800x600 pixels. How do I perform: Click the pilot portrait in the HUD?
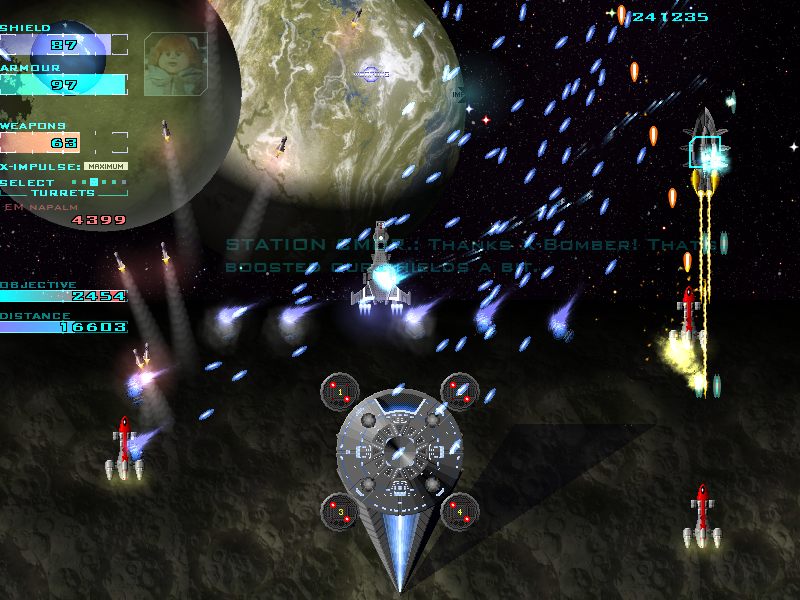click(x=175, y=64)
